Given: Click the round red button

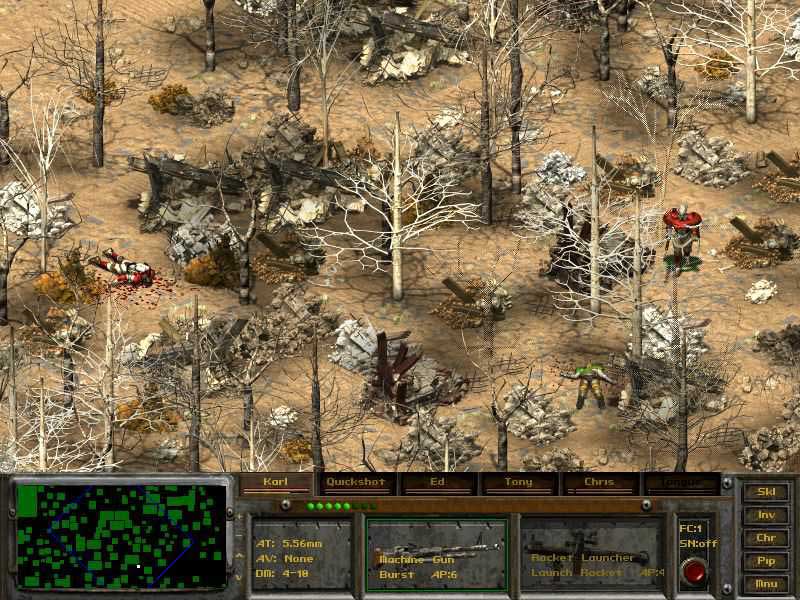Looking at the screenshot, I should [693, 571].
